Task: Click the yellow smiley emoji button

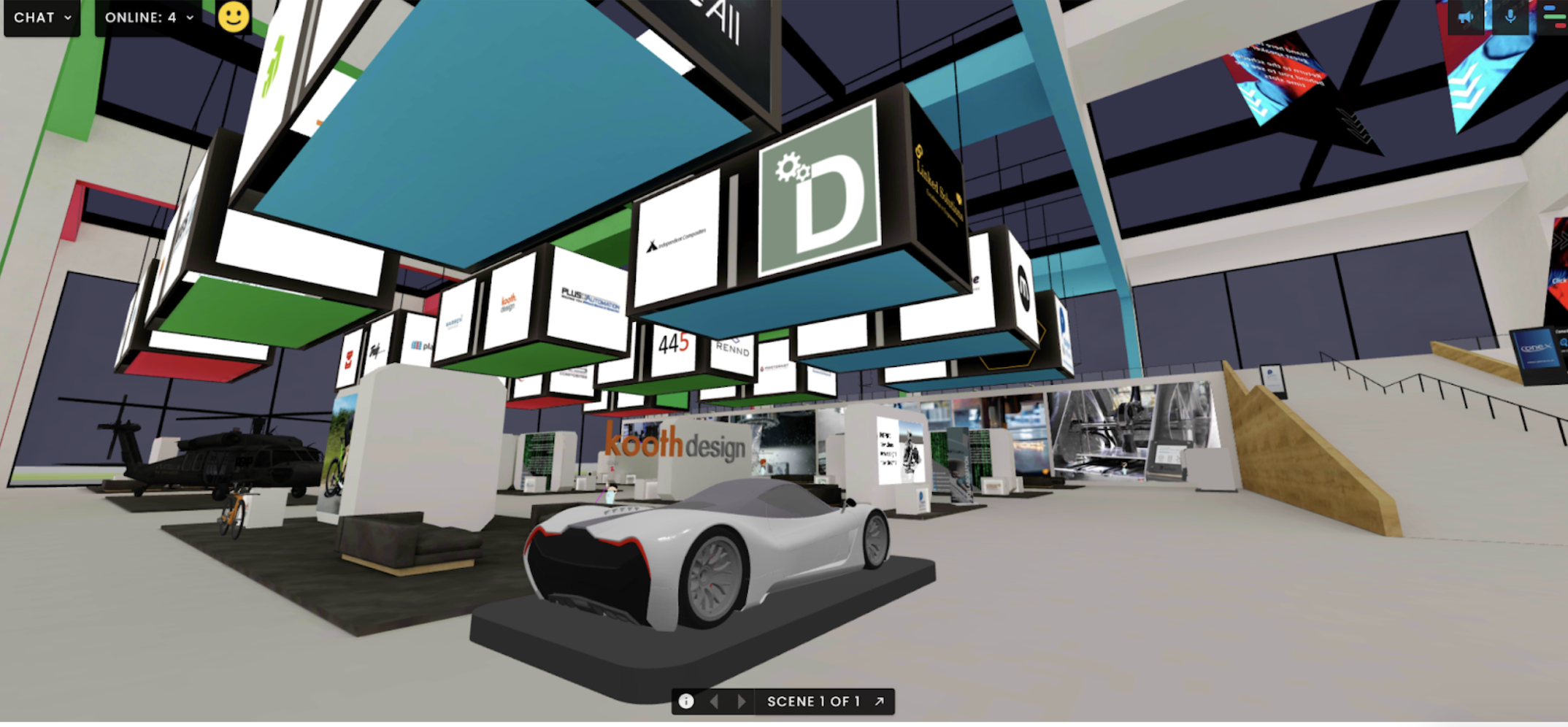Action: coord(234,17)
